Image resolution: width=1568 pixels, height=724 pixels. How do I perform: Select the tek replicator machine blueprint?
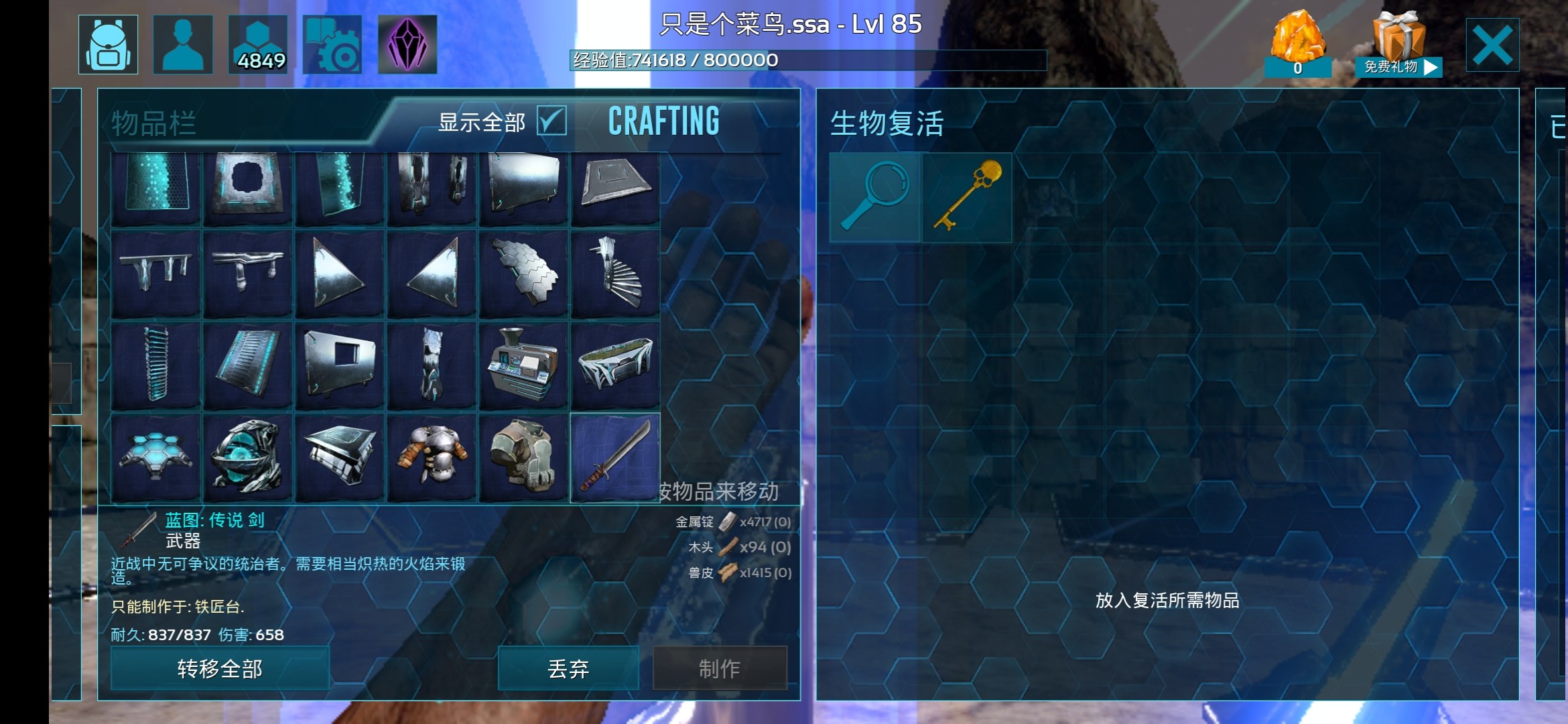pos(523,365)
